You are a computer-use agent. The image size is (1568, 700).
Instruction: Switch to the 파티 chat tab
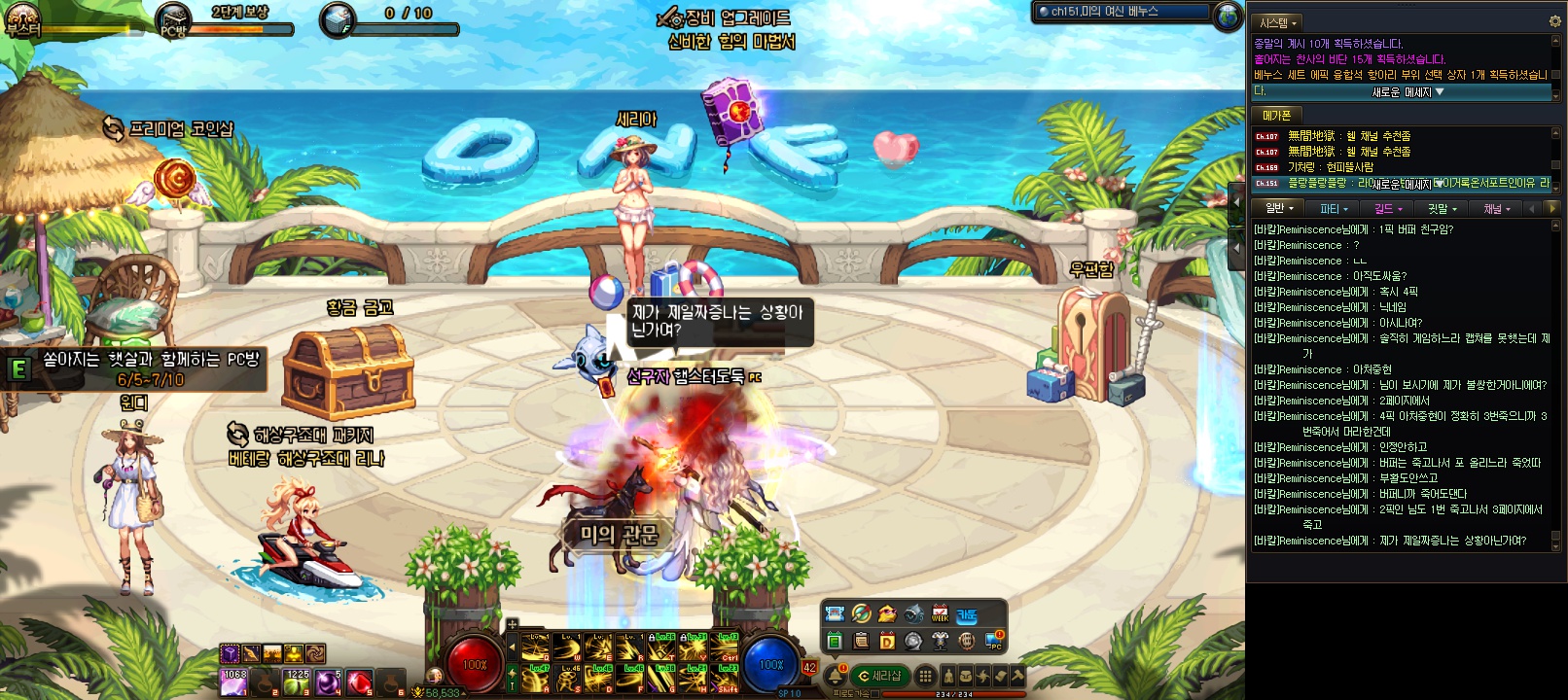point(1334,209)
